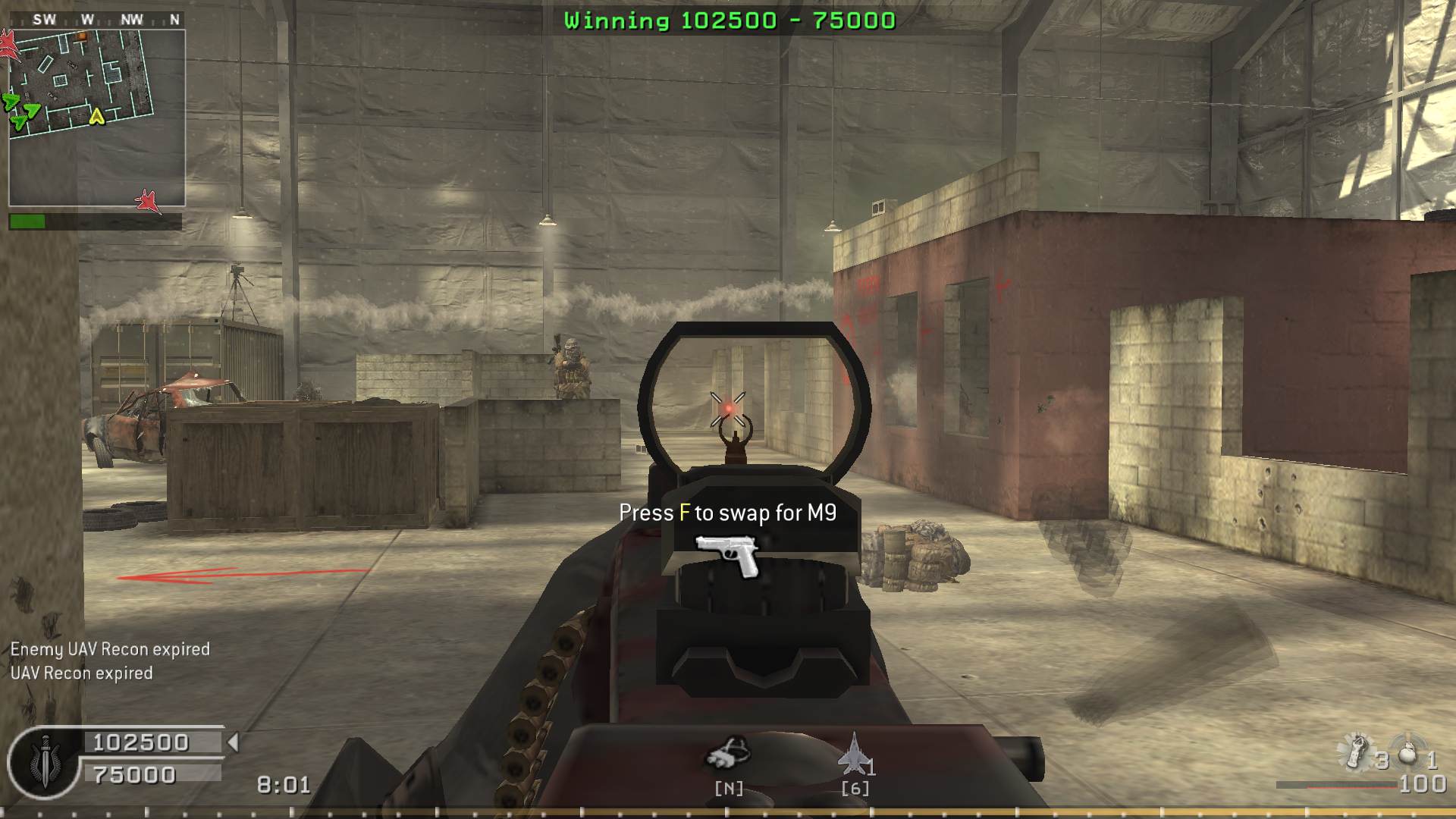Click the M9 pistol pickup icon

726,554
